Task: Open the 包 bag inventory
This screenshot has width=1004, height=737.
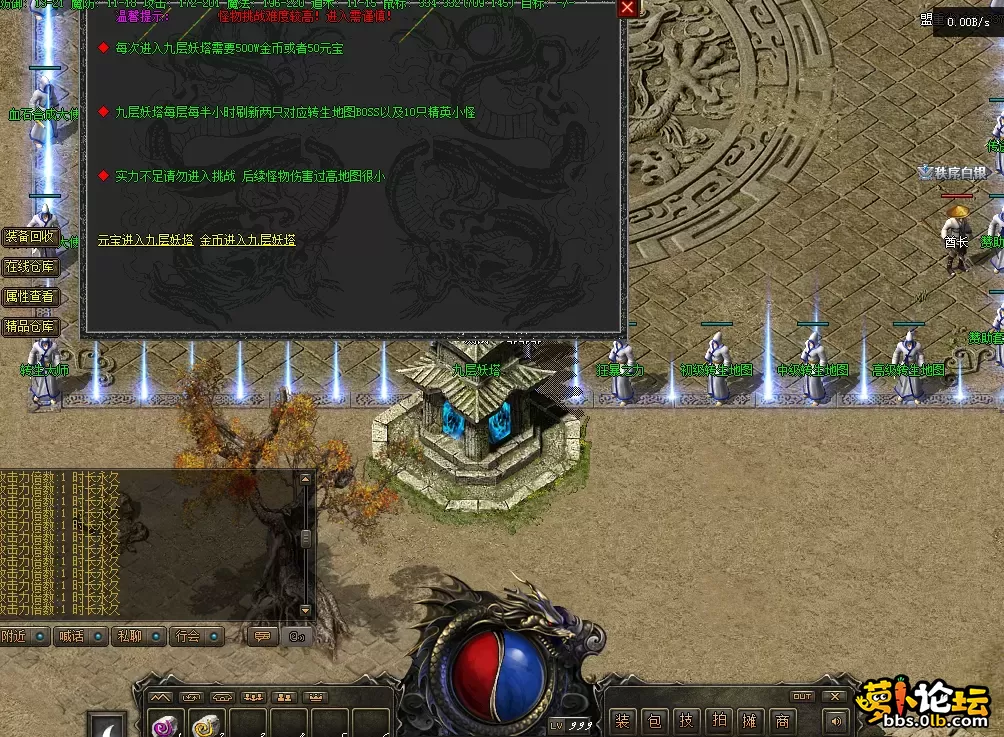Action: point(654,720)
